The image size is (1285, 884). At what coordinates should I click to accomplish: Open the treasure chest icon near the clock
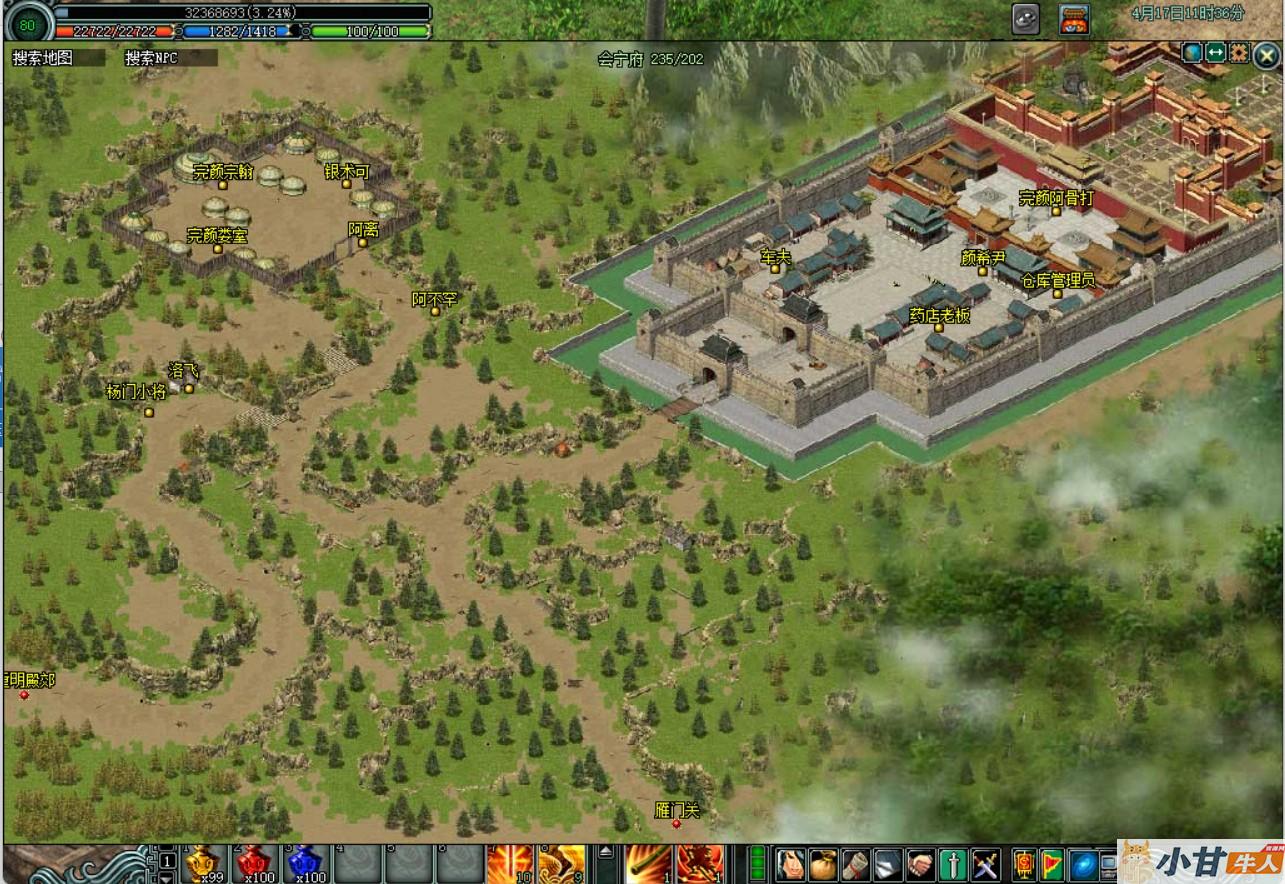tap(1075, 19)
